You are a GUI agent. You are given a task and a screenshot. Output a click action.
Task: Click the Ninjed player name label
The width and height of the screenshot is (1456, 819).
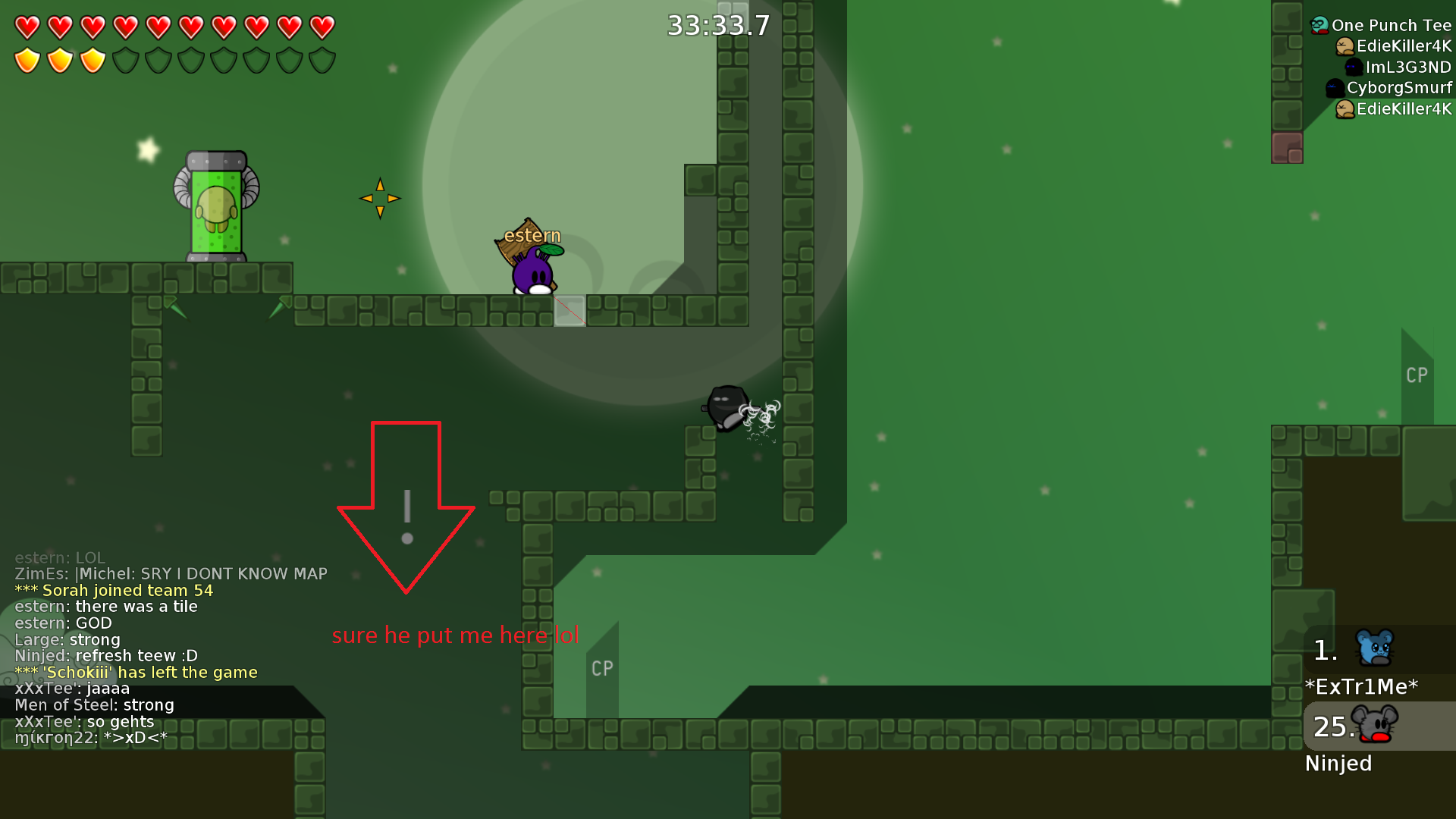click(x=1338, y=764)
